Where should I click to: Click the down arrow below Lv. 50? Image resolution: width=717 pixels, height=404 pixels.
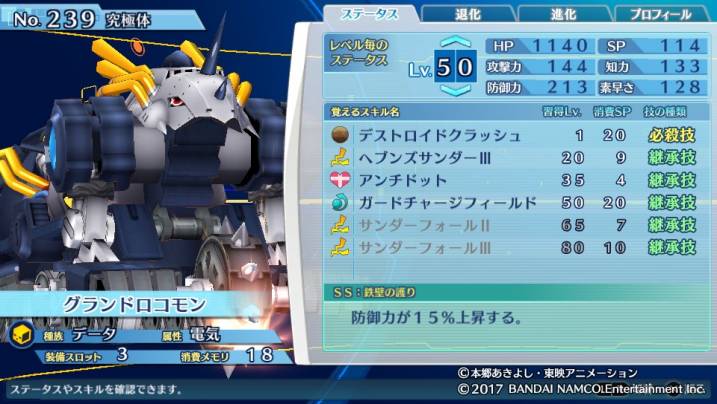(x=454, y=90)
